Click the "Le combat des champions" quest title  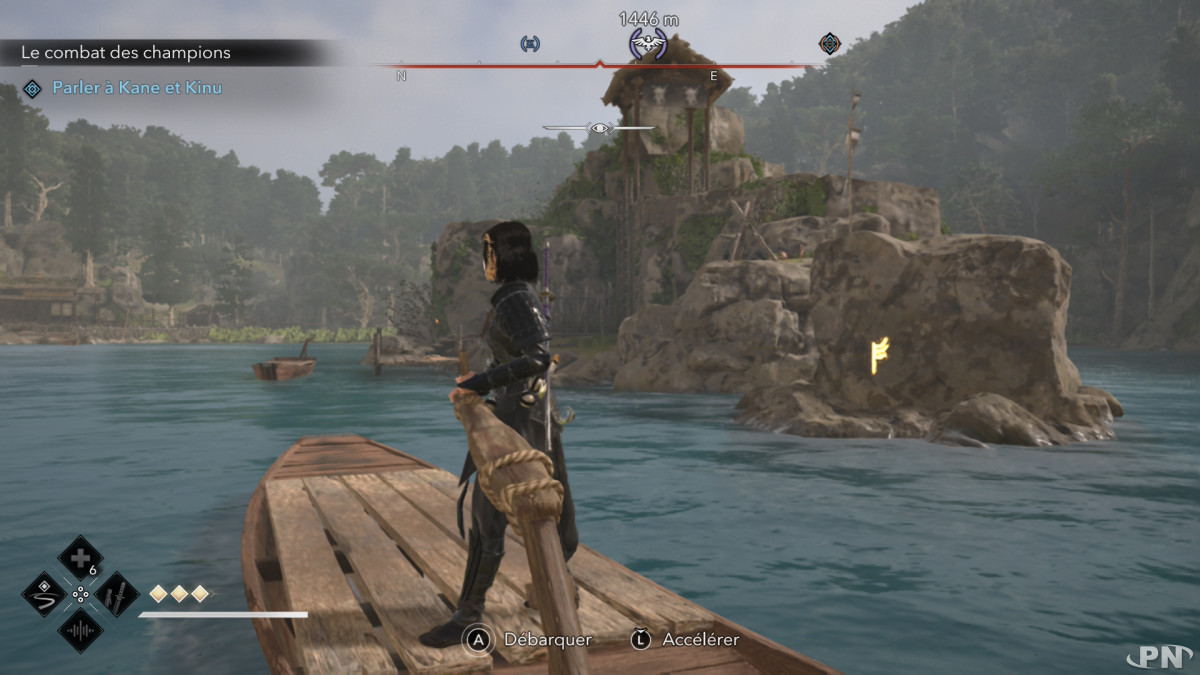point(126,52)
